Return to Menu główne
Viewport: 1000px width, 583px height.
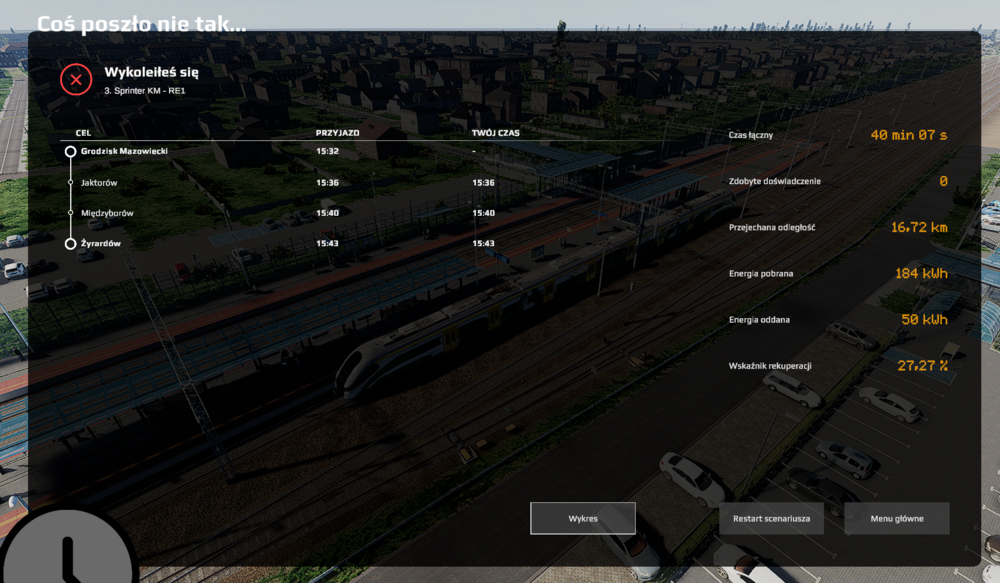click(x=897, y=519)
